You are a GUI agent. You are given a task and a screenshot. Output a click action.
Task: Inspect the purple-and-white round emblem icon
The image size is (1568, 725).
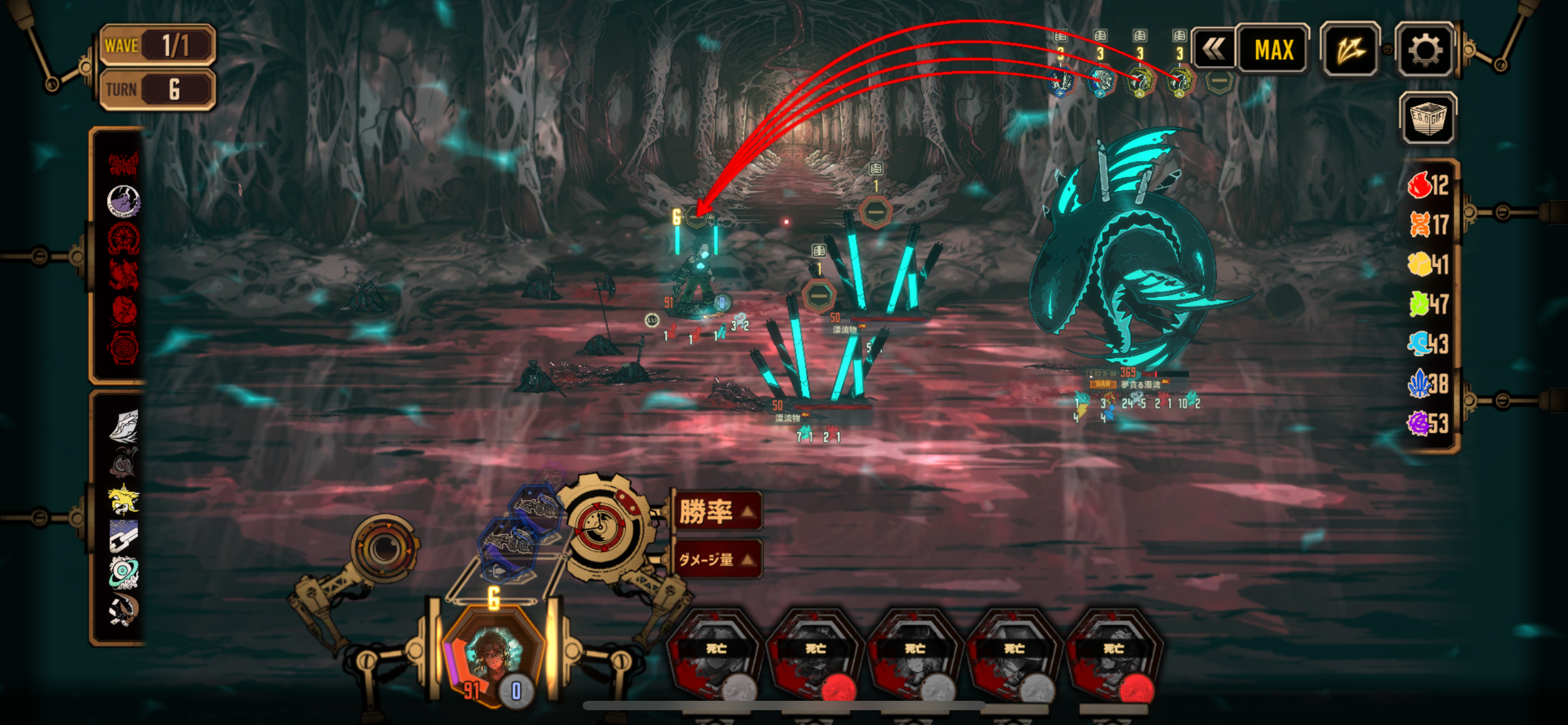coord(123,201)
